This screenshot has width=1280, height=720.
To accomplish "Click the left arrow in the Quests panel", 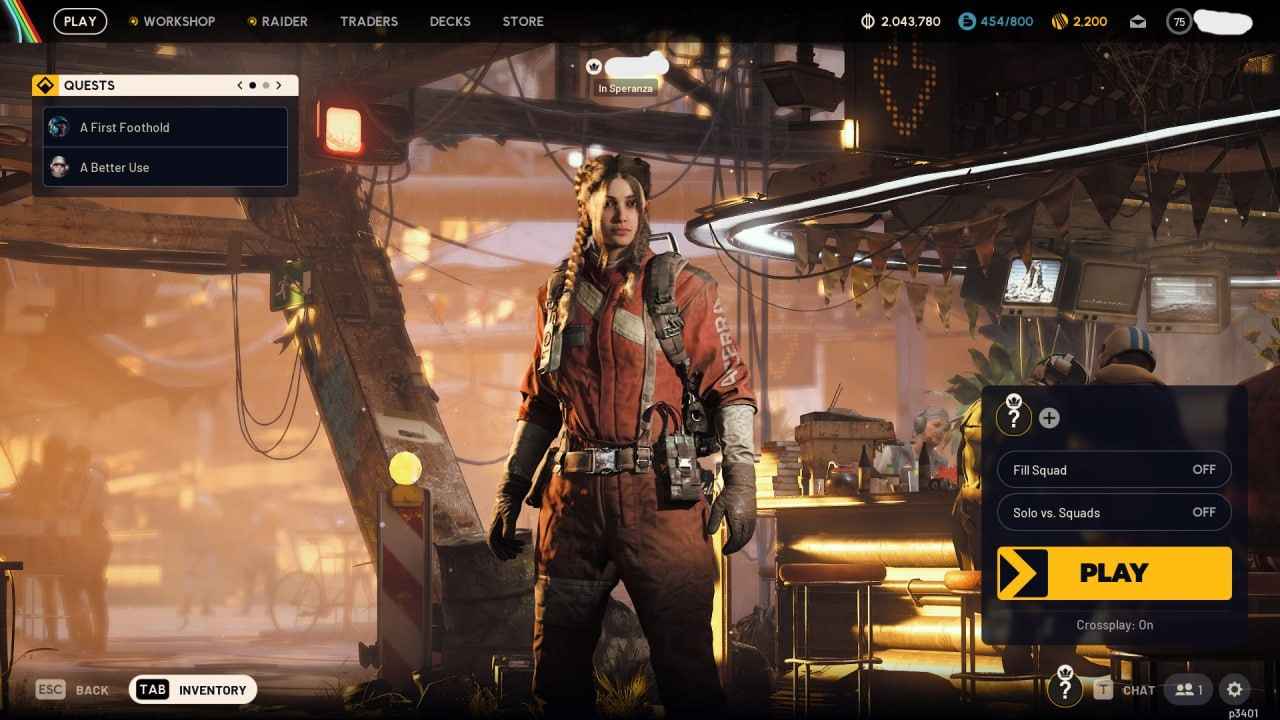I will tap(239, 85).
